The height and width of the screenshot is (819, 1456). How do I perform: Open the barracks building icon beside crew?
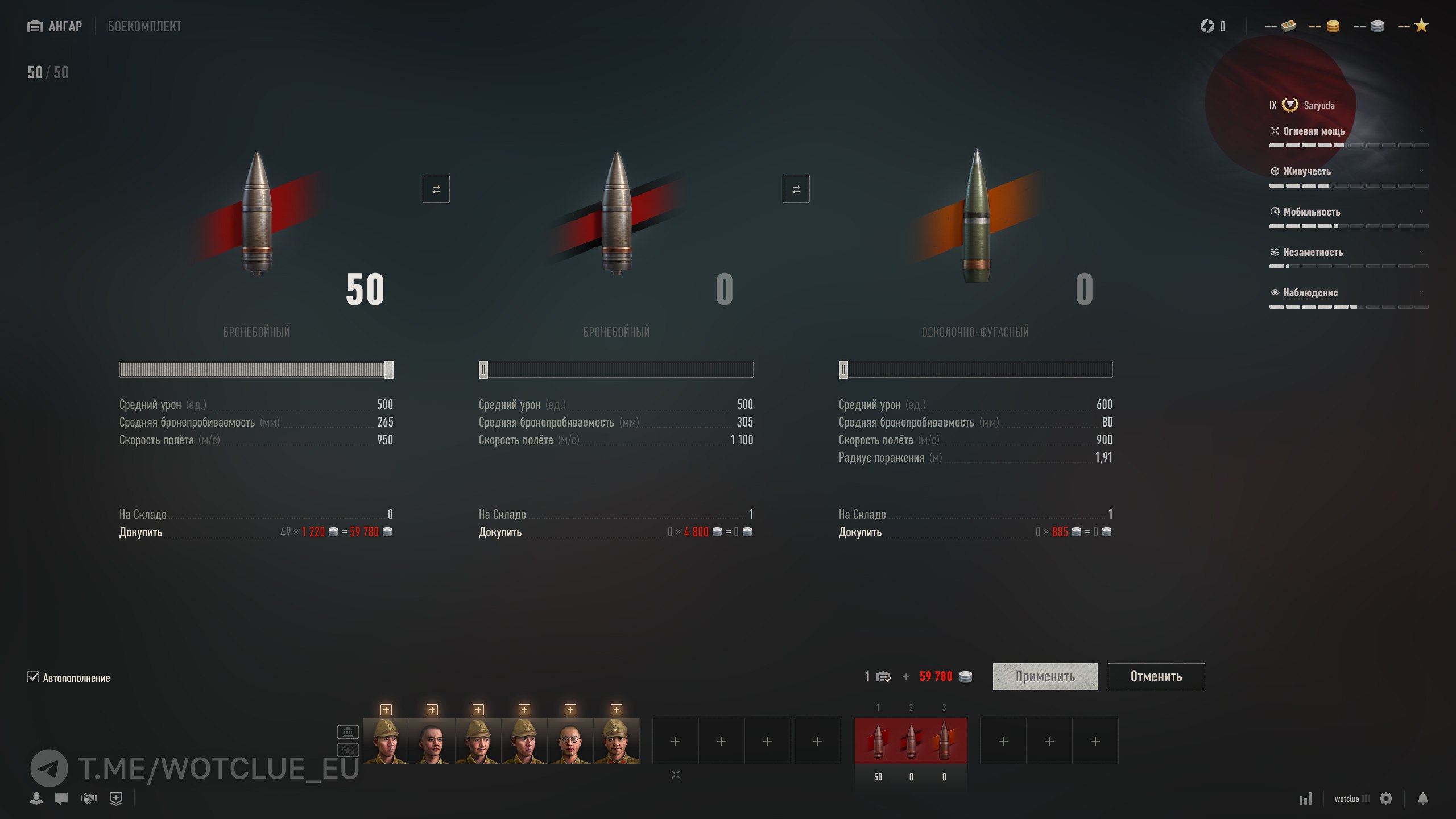[x=348, y=731]
